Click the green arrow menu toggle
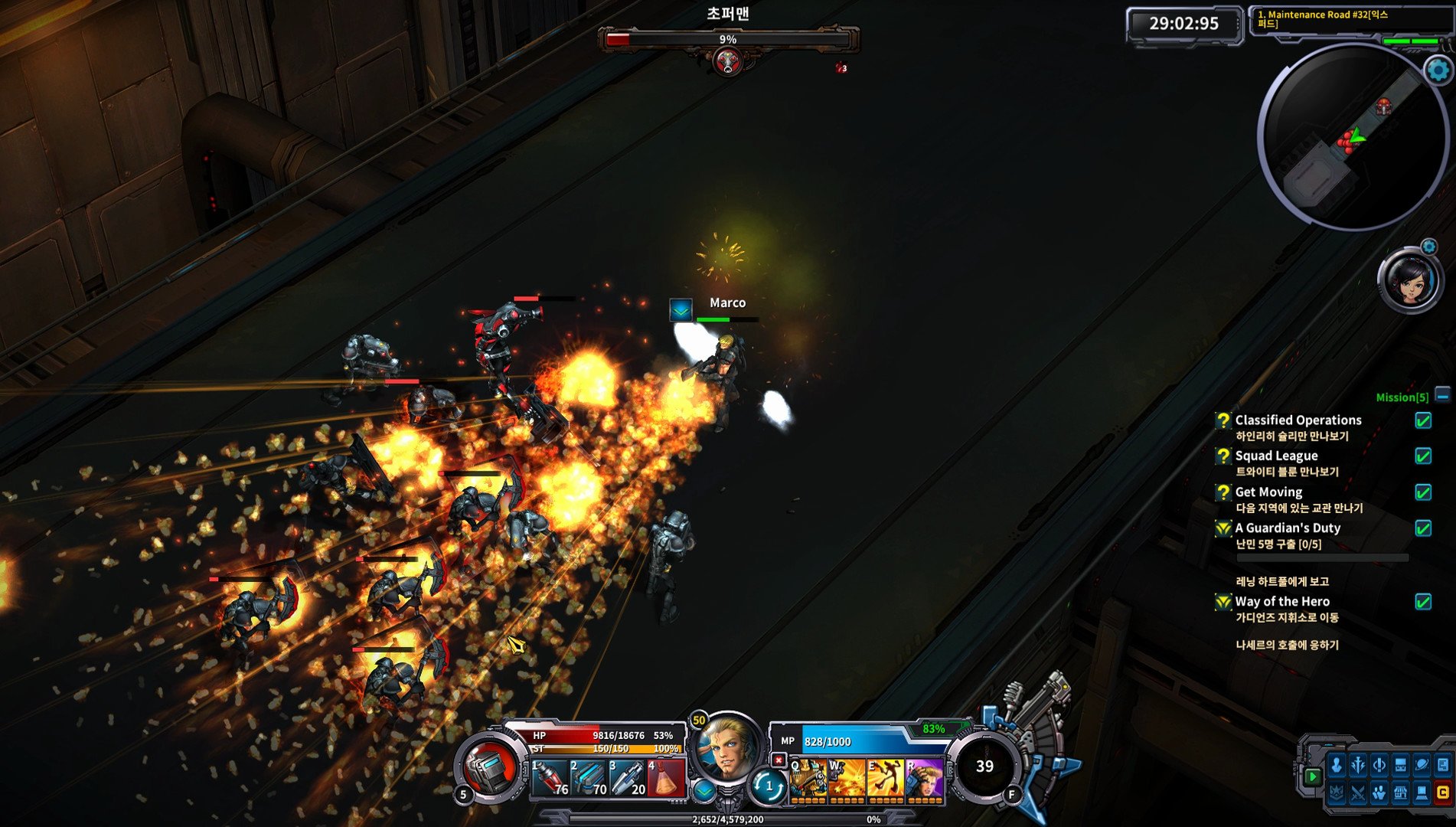The image size is (1456, 827). [1312, 776]
